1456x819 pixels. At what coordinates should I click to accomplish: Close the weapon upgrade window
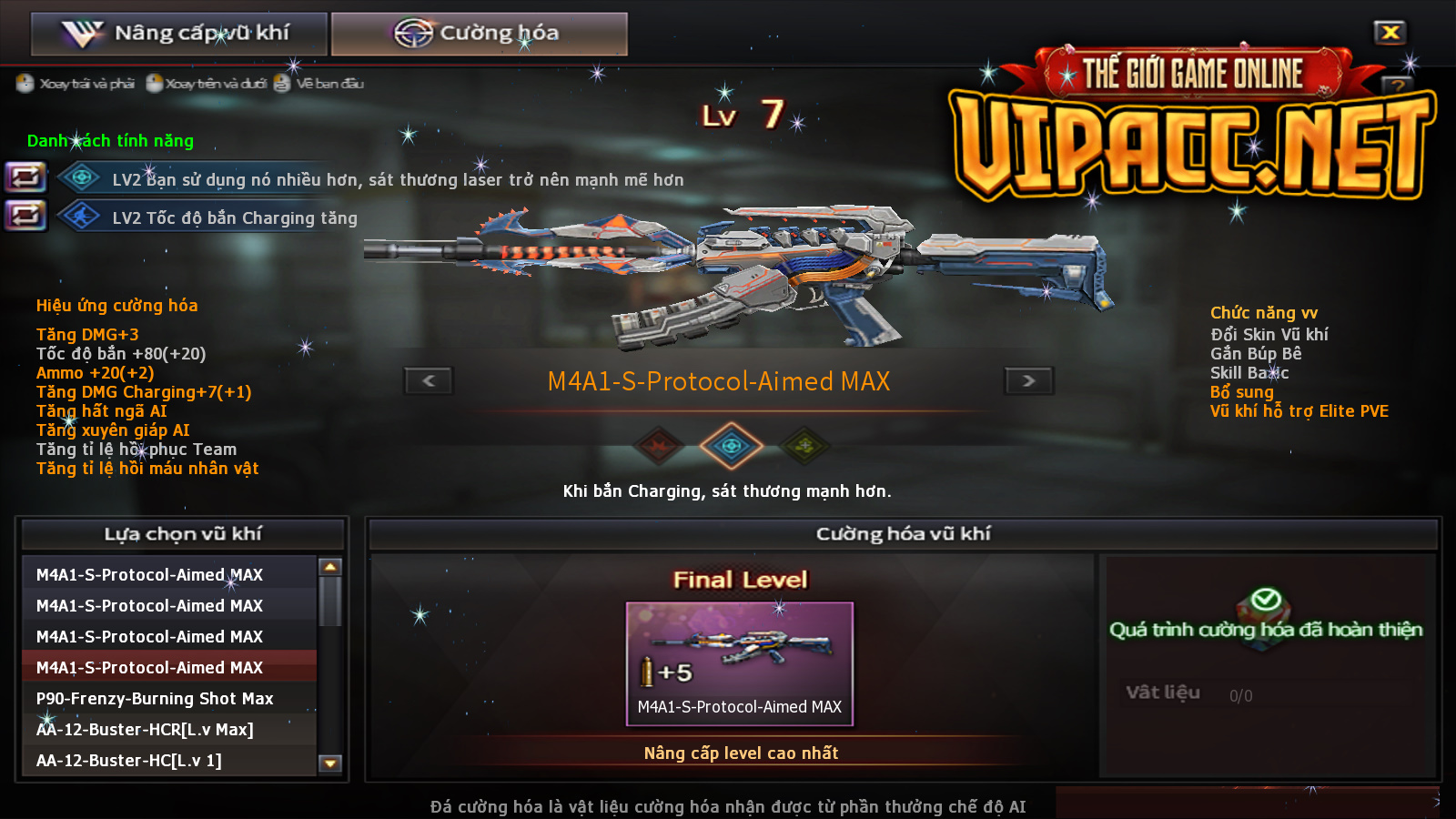(1390, 33)
